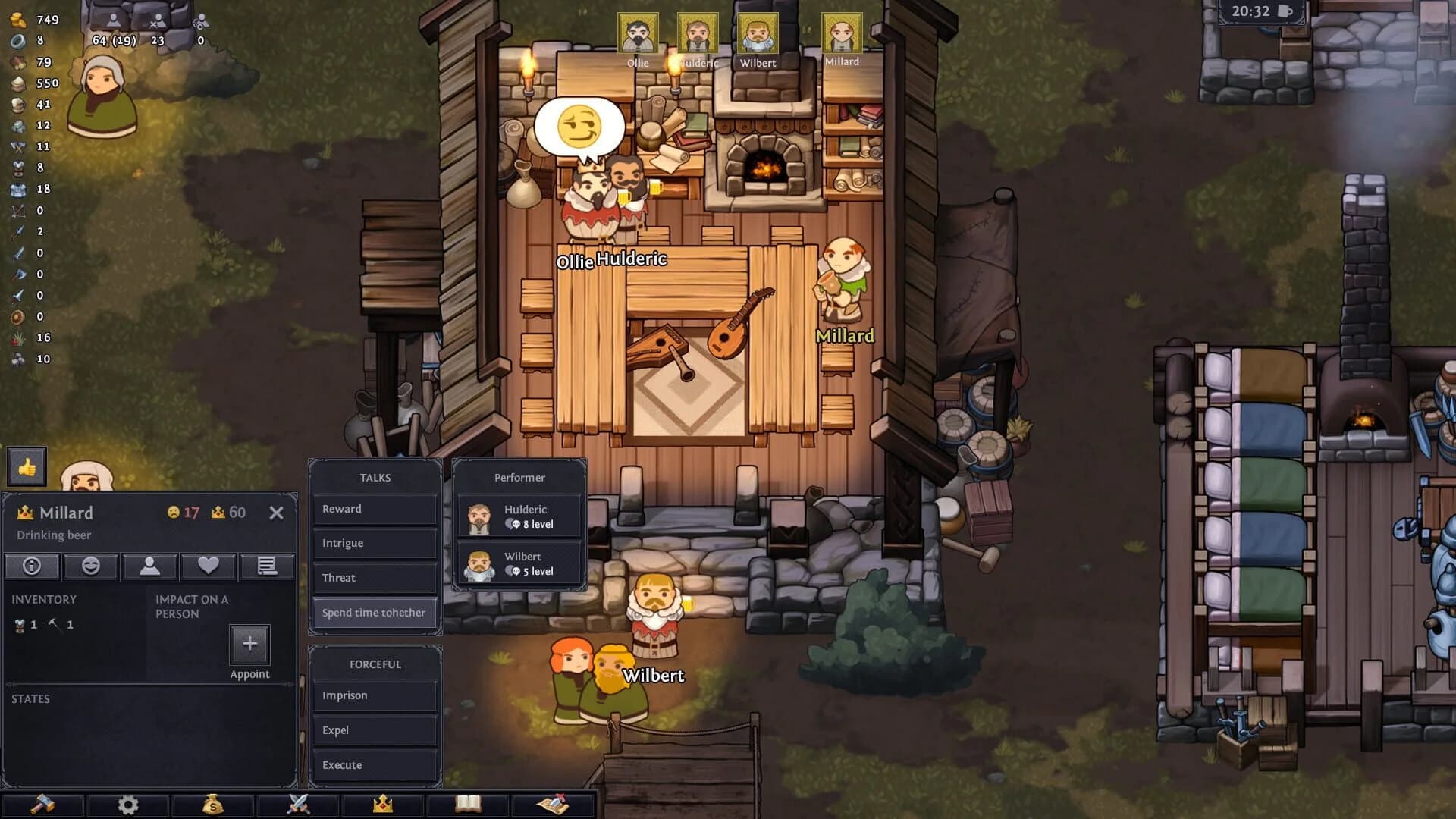Expand Appoint with the plus button
The image size is (1456, 819).
coord(250,643)
